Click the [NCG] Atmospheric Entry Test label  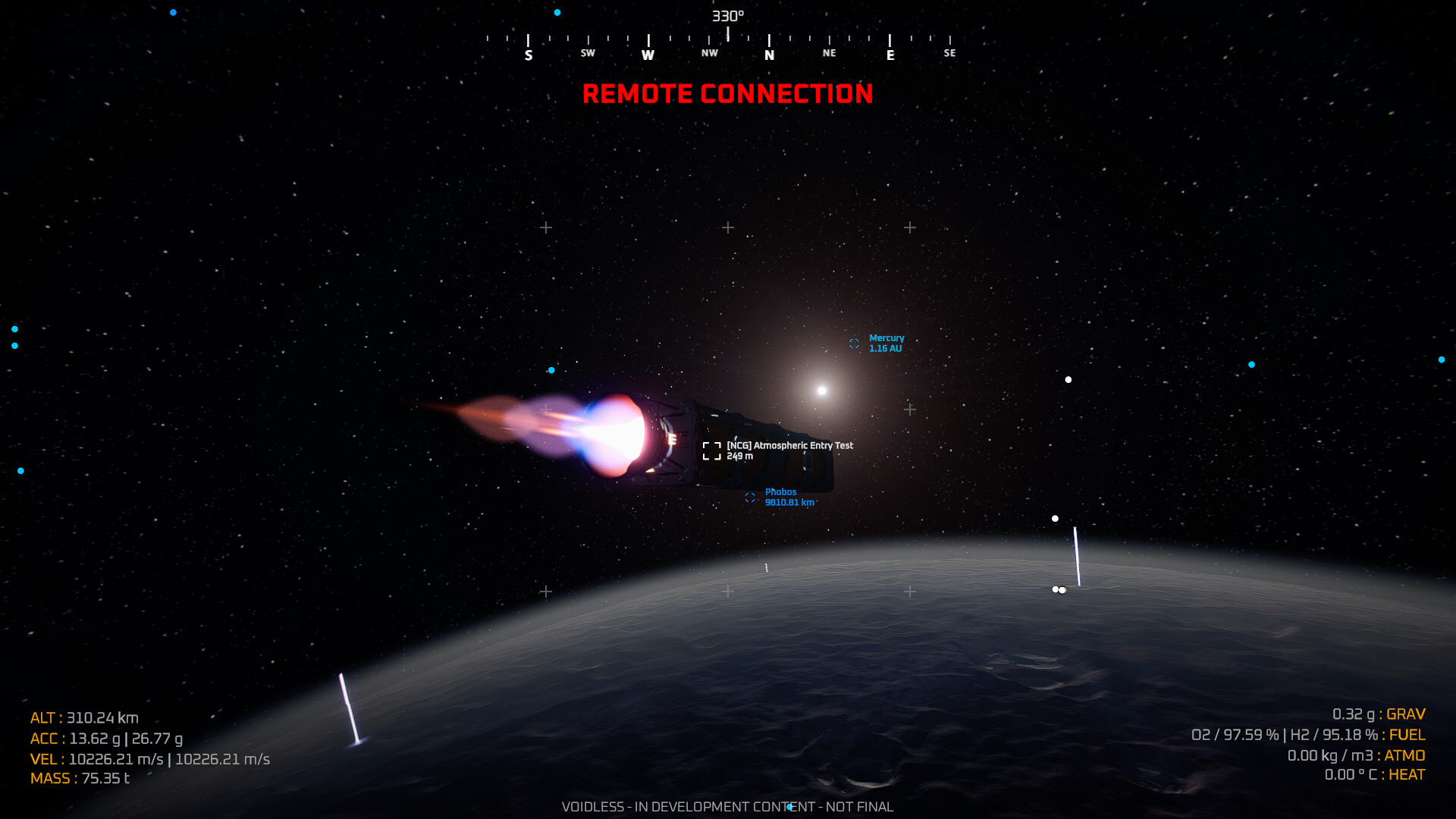pos(789,445)
